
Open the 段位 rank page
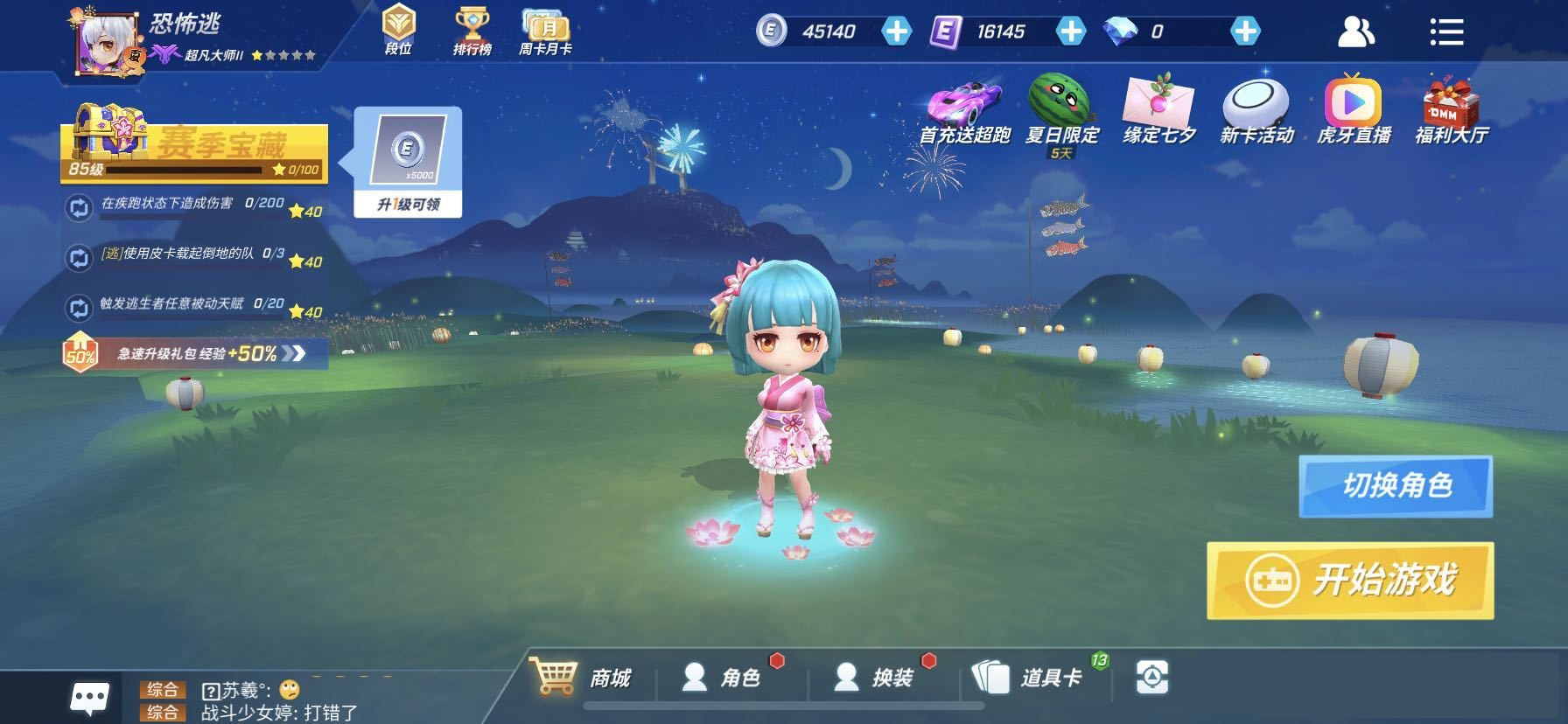399,31
